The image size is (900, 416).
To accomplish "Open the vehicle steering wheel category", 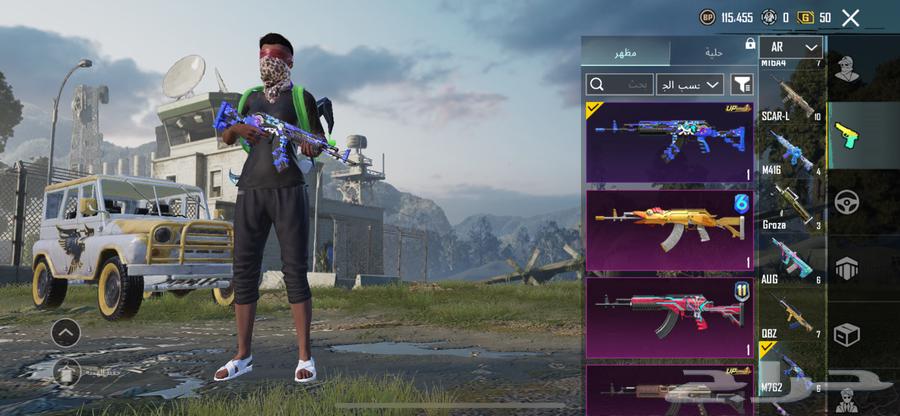I will 846,201.
